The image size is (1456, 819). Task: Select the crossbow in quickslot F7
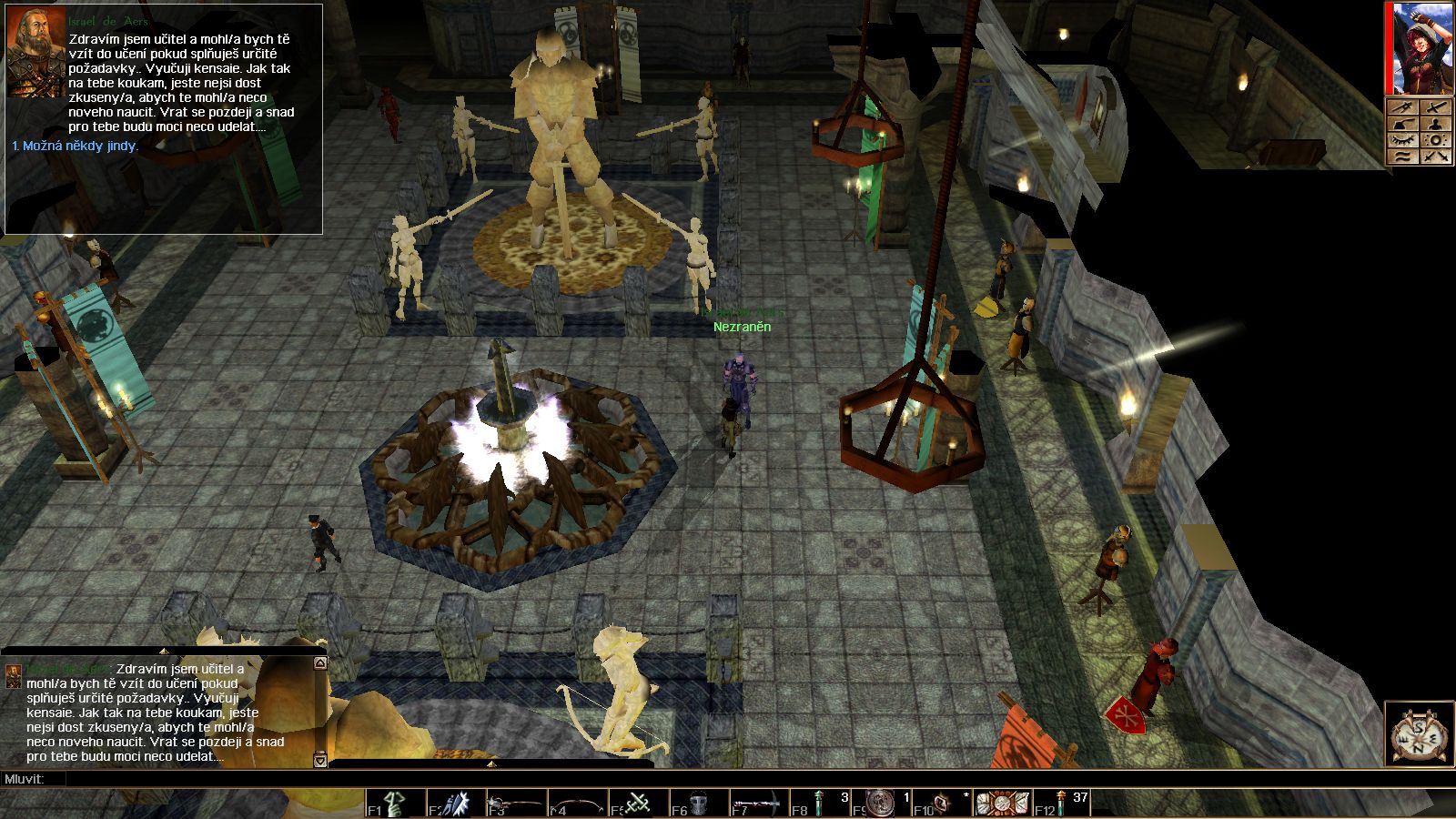(759, 804)
